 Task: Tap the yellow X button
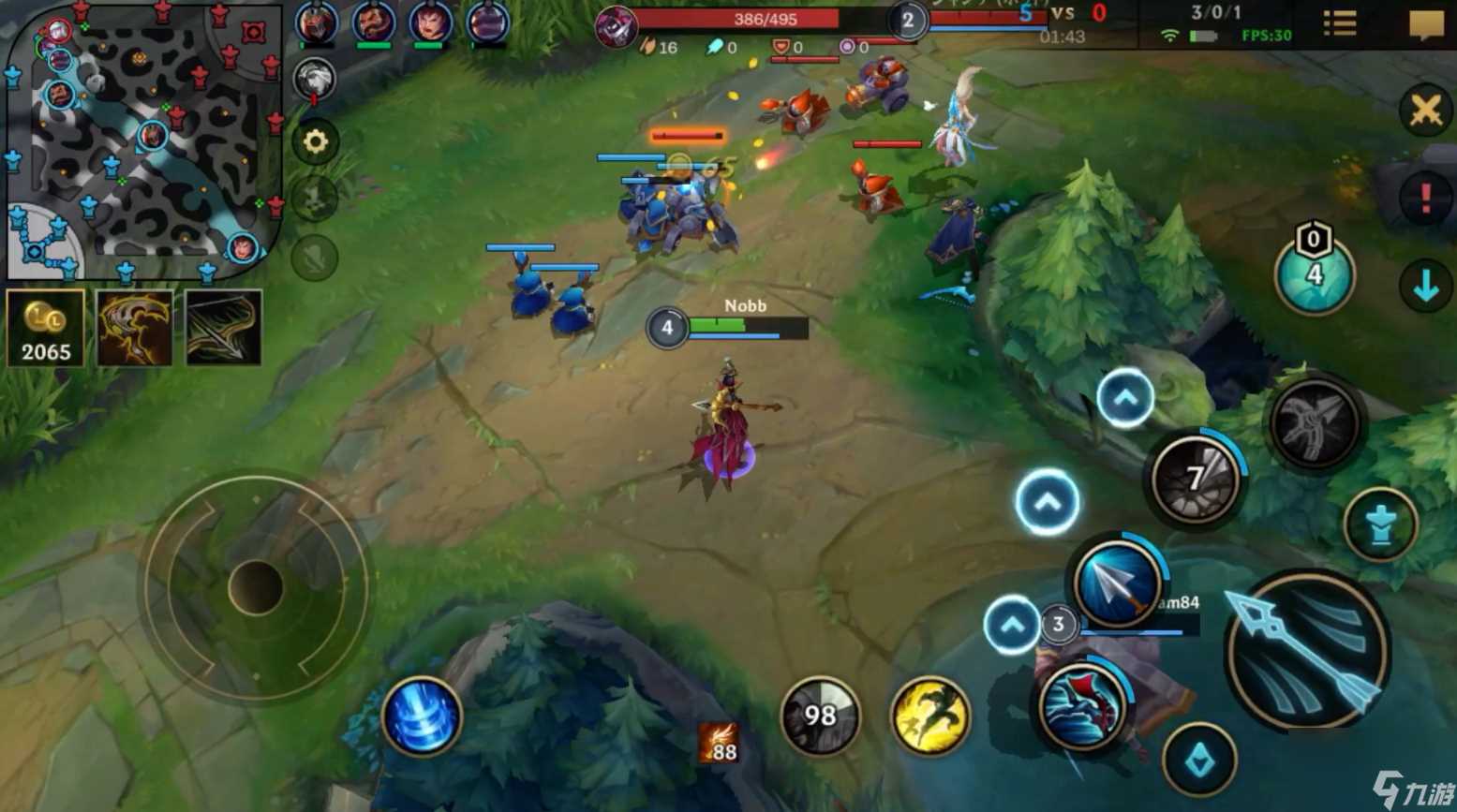1425,111
